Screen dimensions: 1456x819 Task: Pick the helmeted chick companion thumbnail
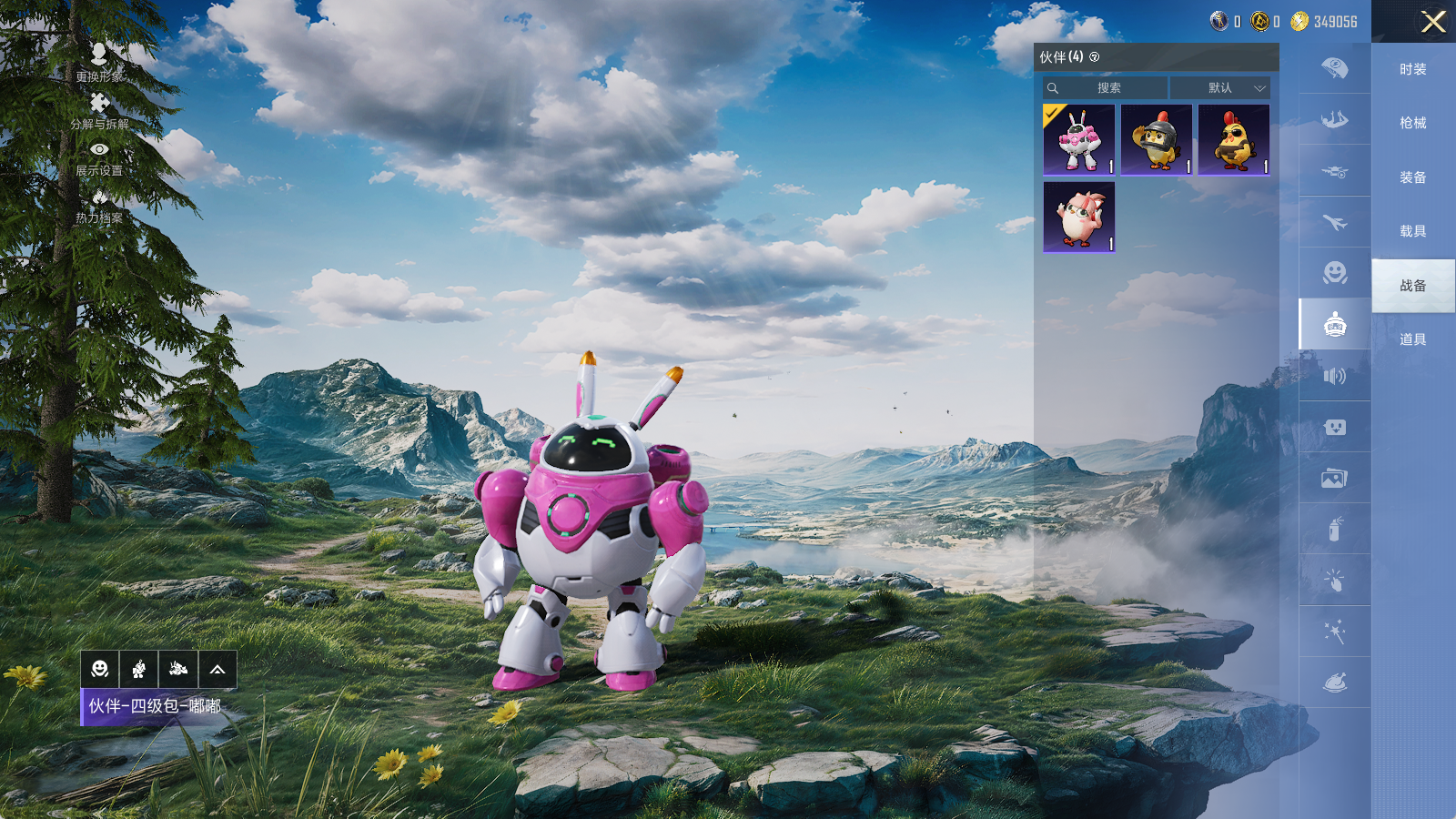1157,139
